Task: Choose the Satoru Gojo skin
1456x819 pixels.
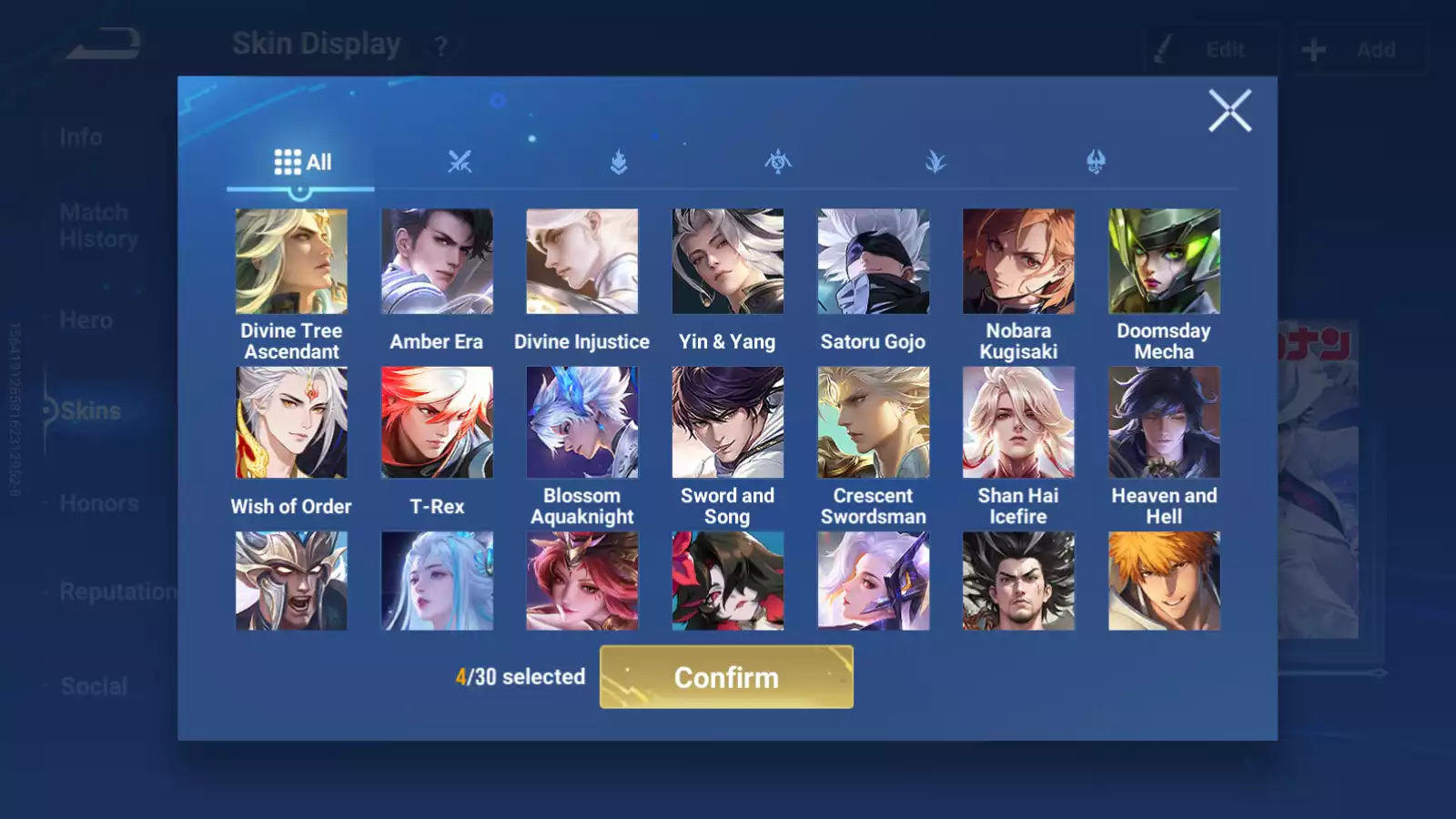Action: 874,262
